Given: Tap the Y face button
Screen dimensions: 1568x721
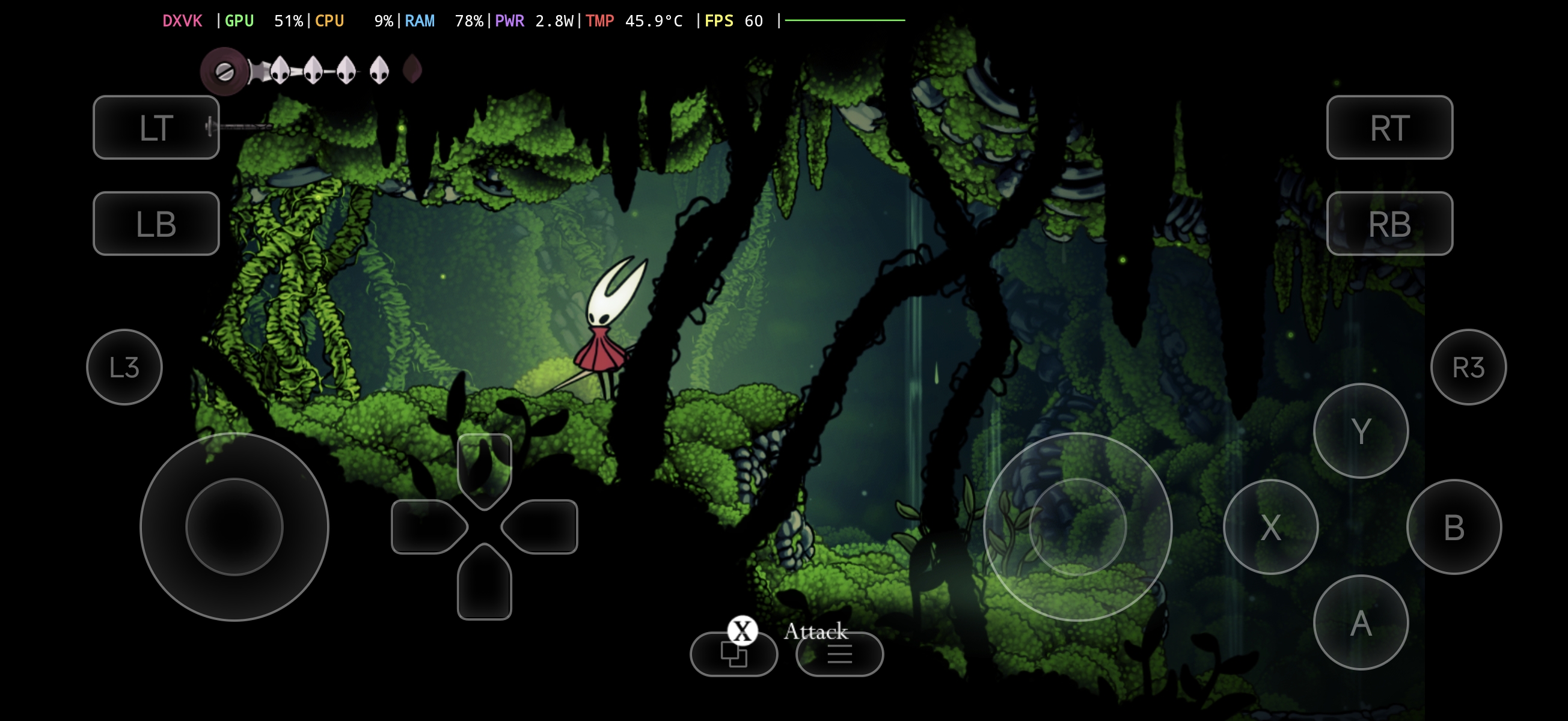Looking at the screenshot, I should [1361, 431].
